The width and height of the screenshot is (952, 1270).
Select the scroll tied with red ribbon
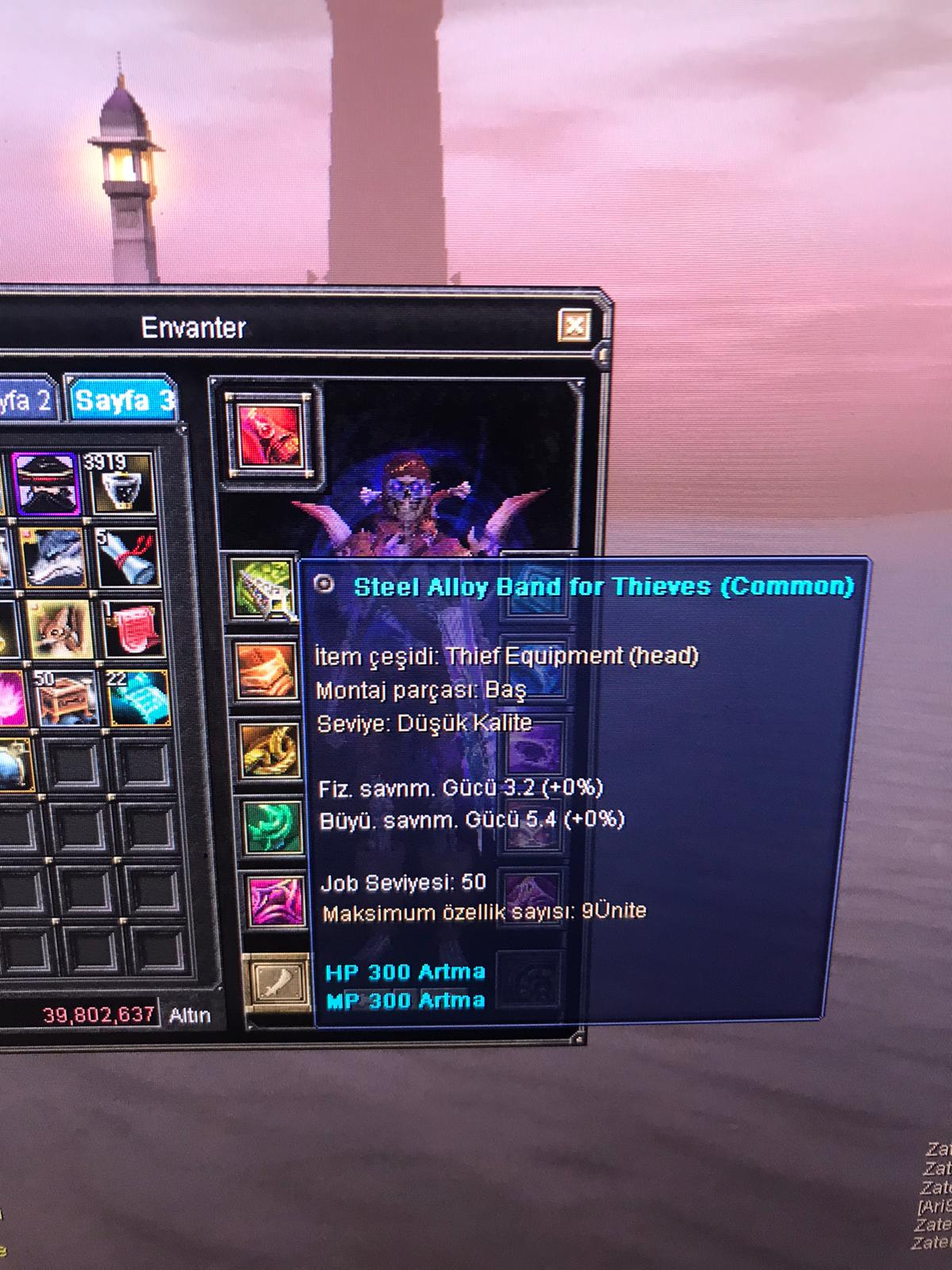pos(127,558)
